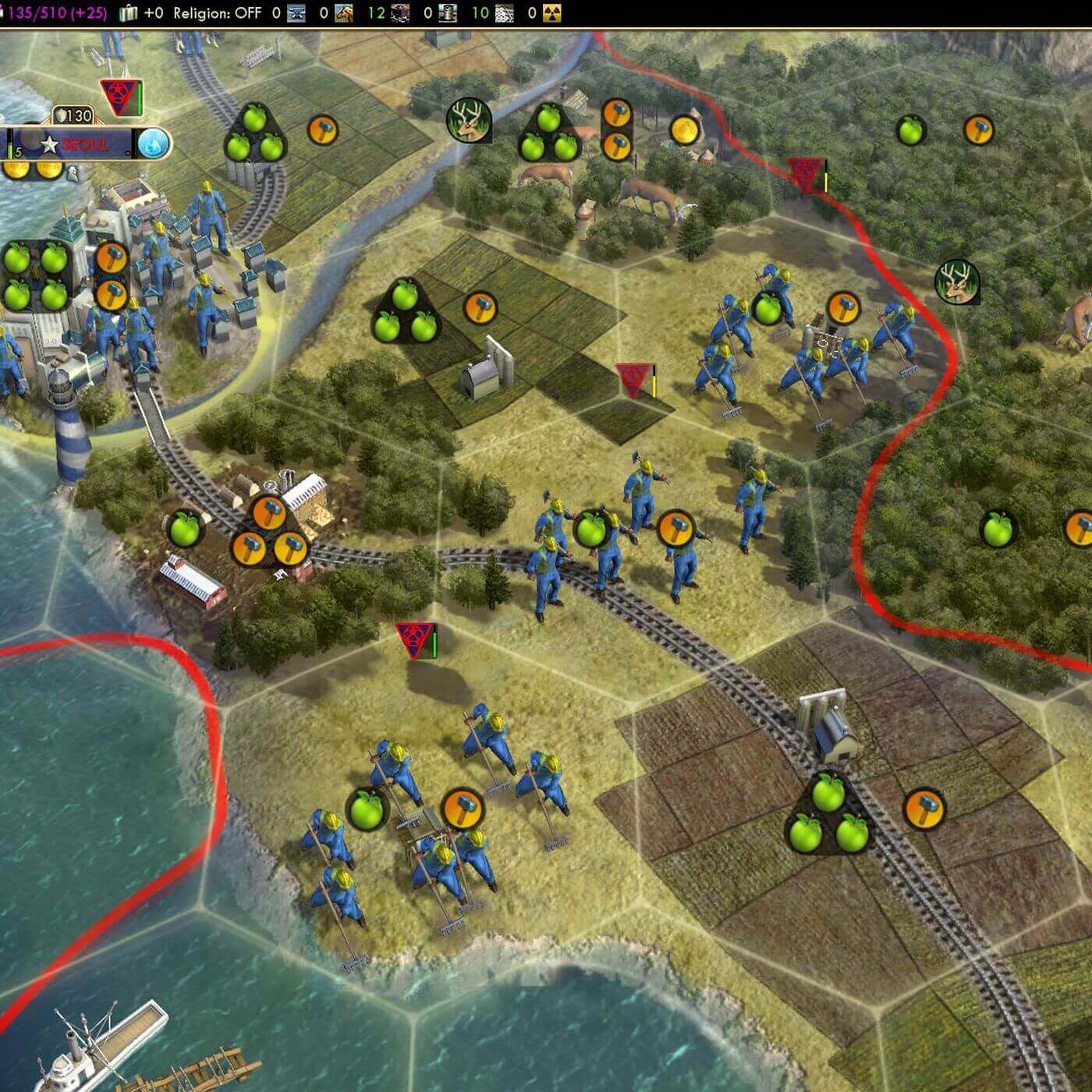
Task: Click the Religion: OFF label
Action: (217, 13)
